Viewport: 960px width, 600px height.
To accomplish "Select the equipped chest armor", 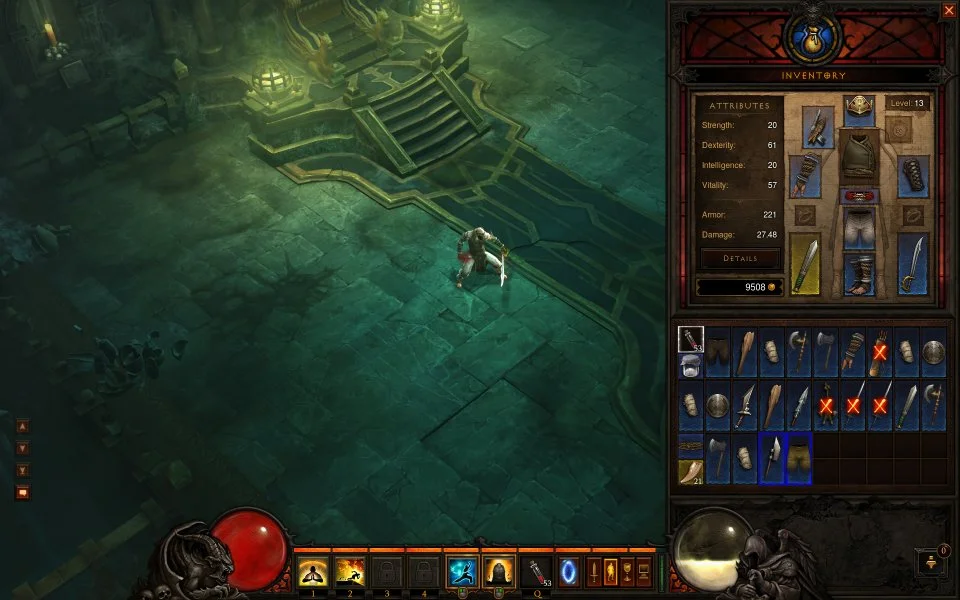I will point(859,157).
